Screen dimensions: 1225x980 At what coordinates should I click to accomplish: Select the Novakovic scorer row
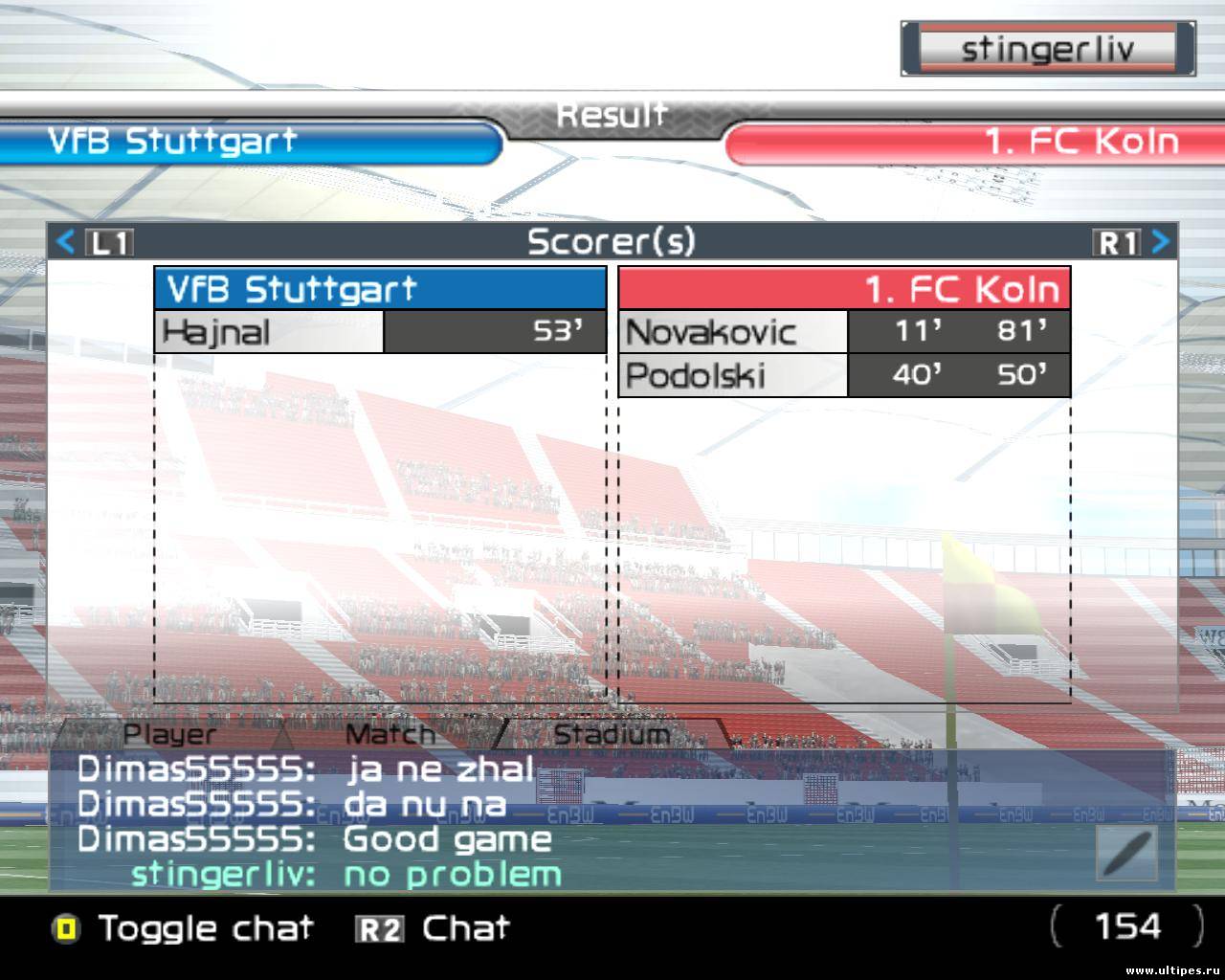(x=843, y=332)
